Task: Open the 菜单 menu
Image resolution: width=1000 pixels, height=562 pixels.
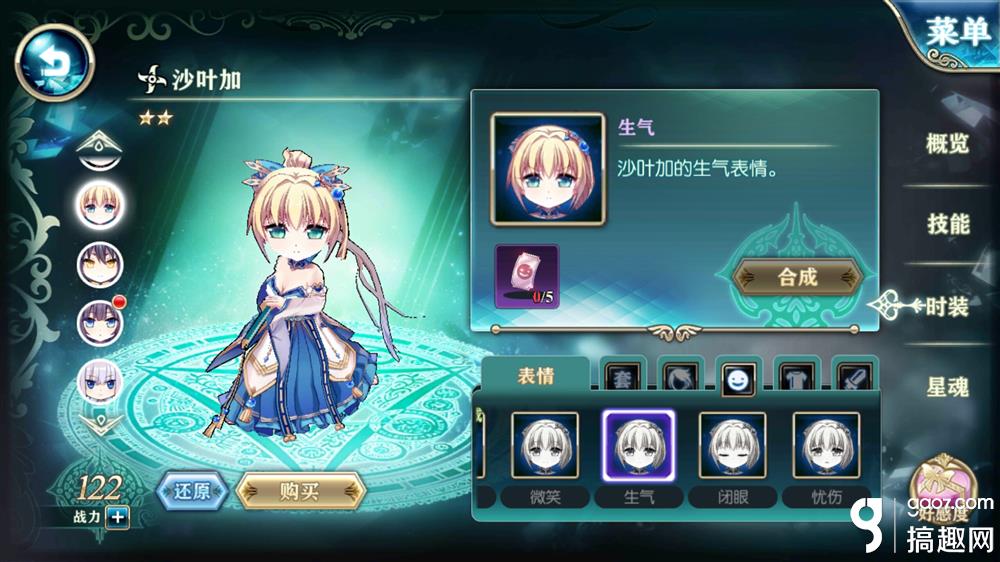Action: pos(955,32)
